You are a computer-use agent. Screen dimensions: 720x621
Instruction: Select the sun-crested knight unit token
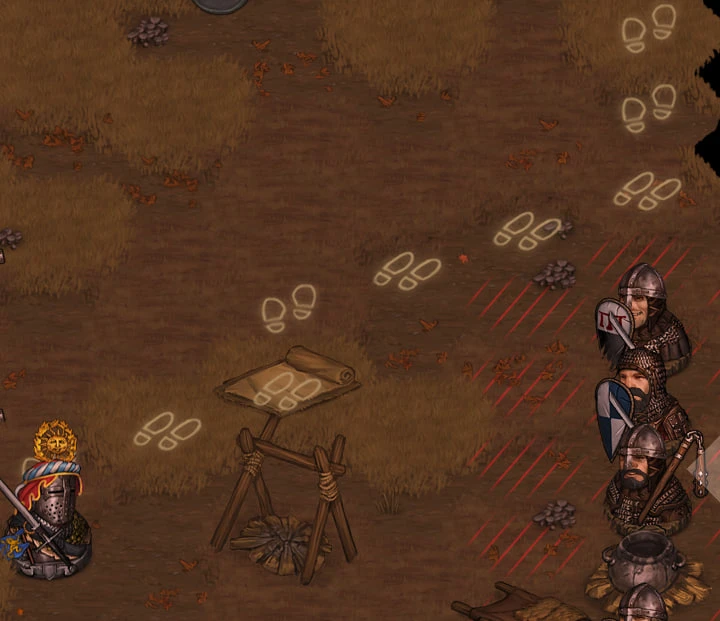pyautogui.click(x=48, y=512)
